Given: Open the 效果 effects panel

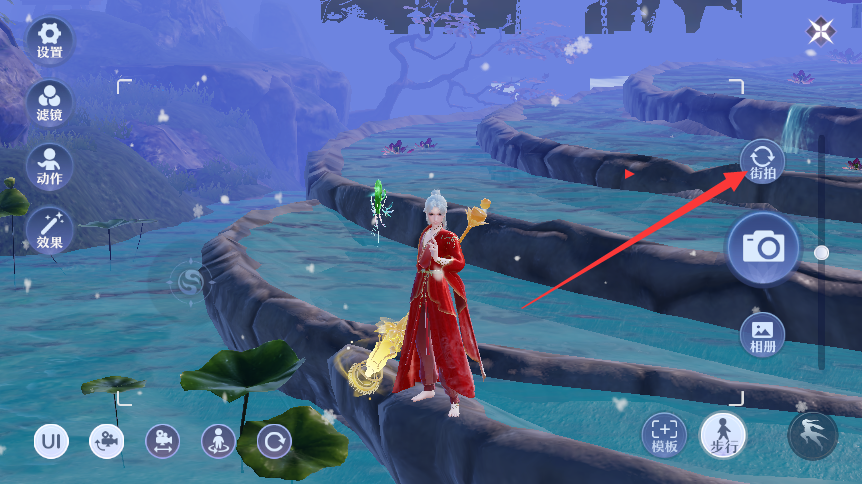Looking at the screenshot, I should [49, 229].
